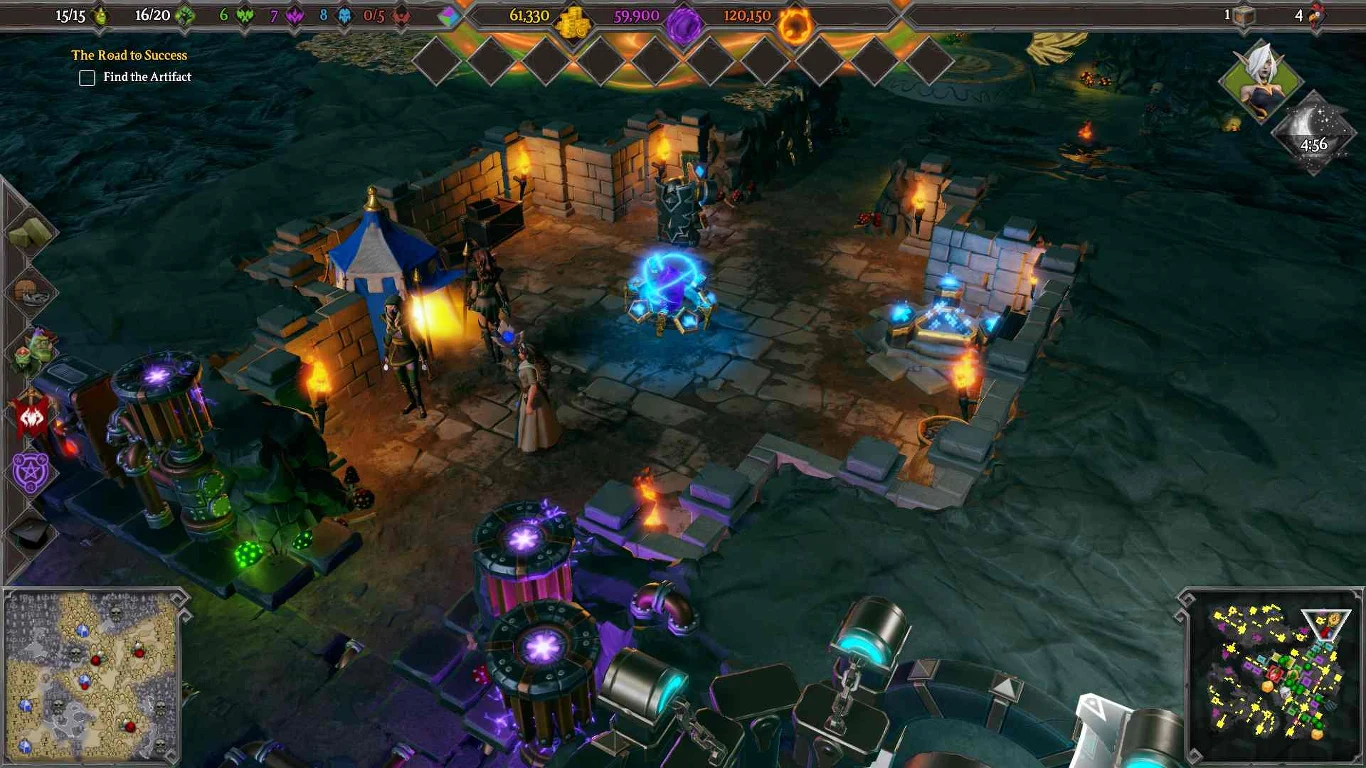
Task: Open The Road to Success quest entry
Action: click(x=128, y=55)
